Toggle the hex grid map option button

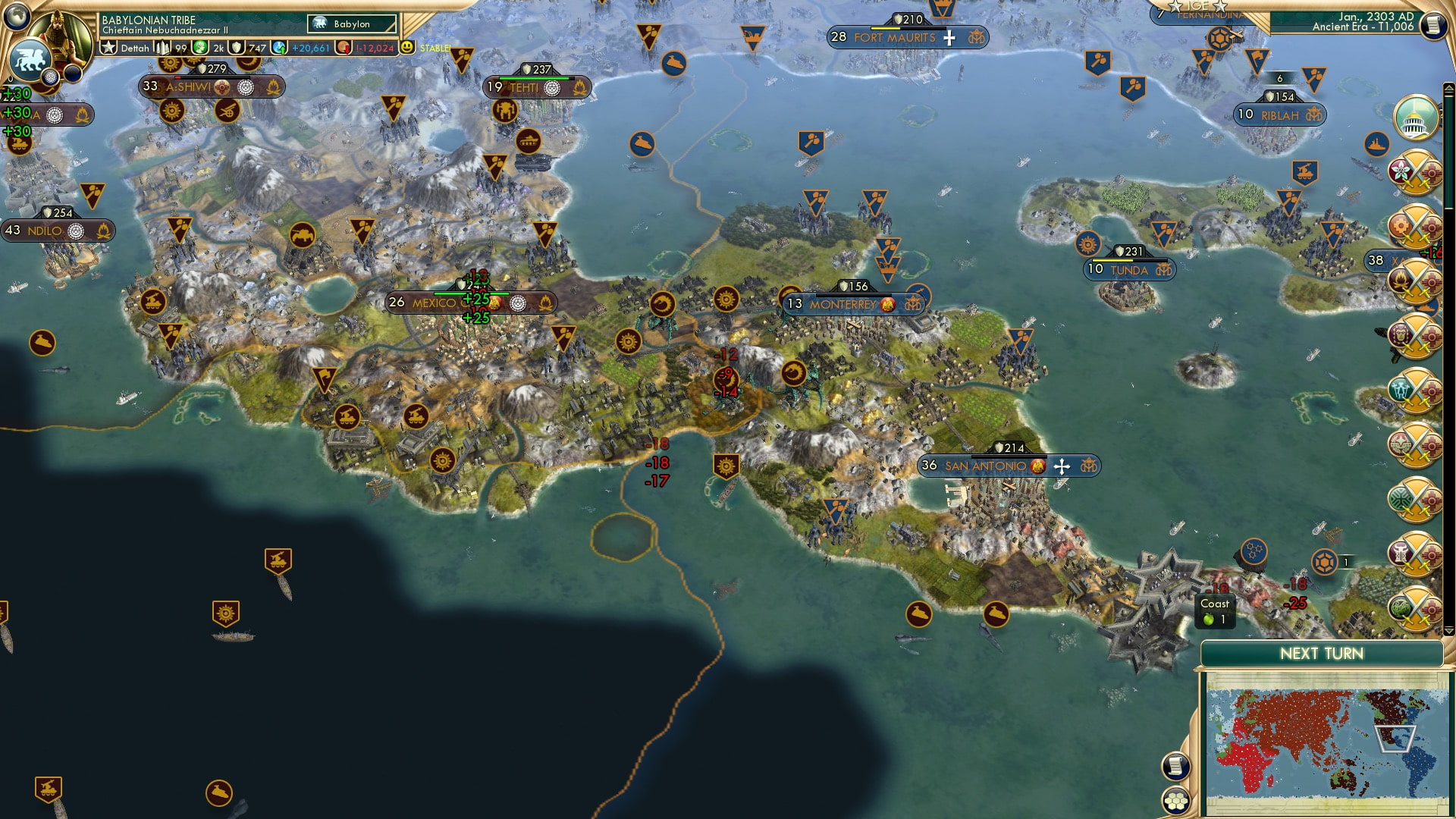pyautogui.click(x=1175, y=801)
